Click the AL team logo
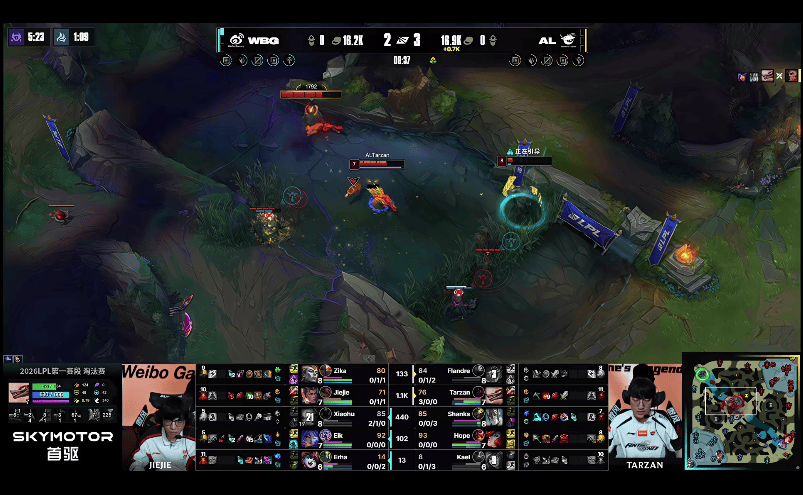803x495 pixels. coord(568,40)
